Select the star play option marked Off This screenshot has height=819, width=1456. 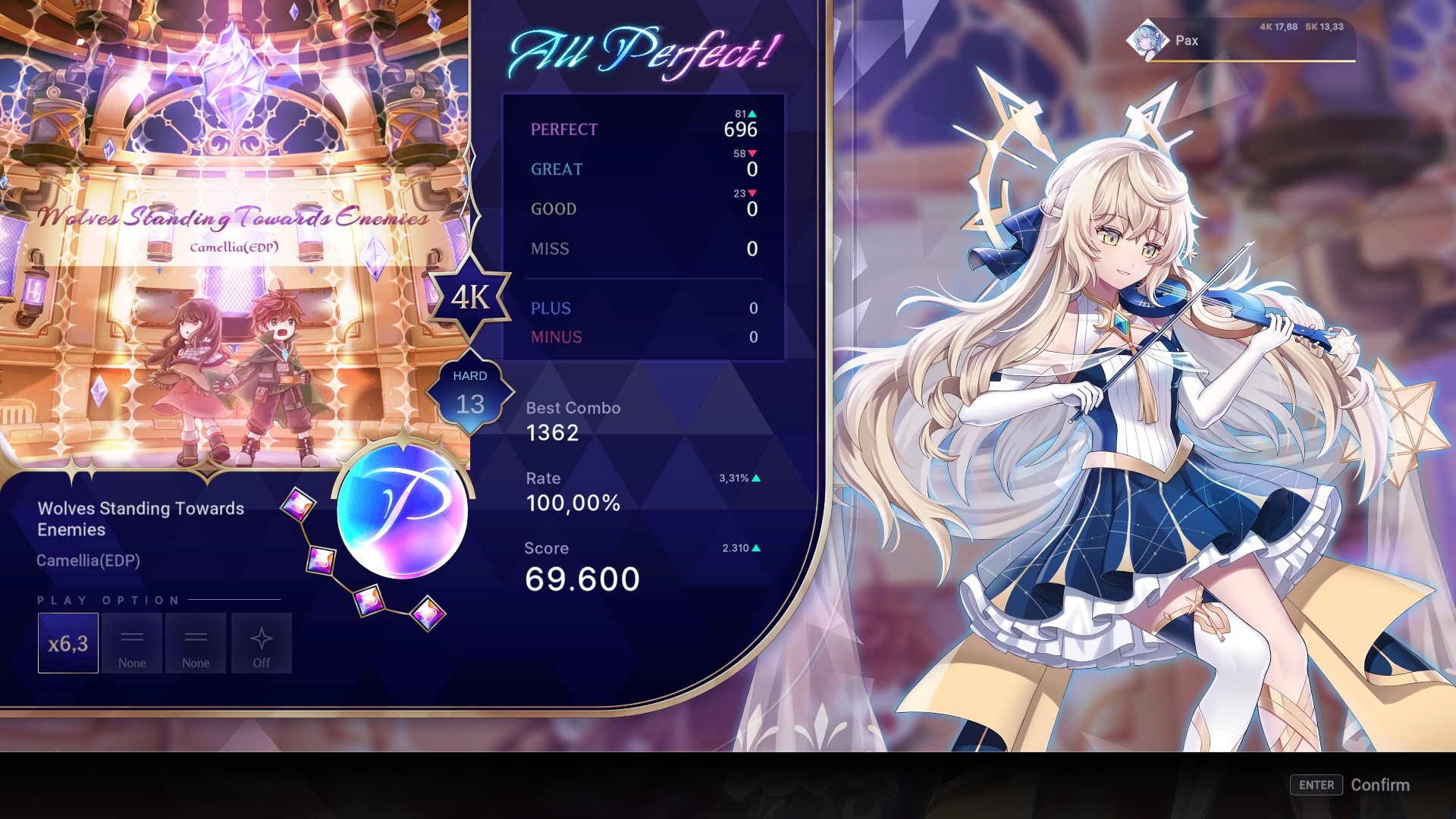point(262,643)
